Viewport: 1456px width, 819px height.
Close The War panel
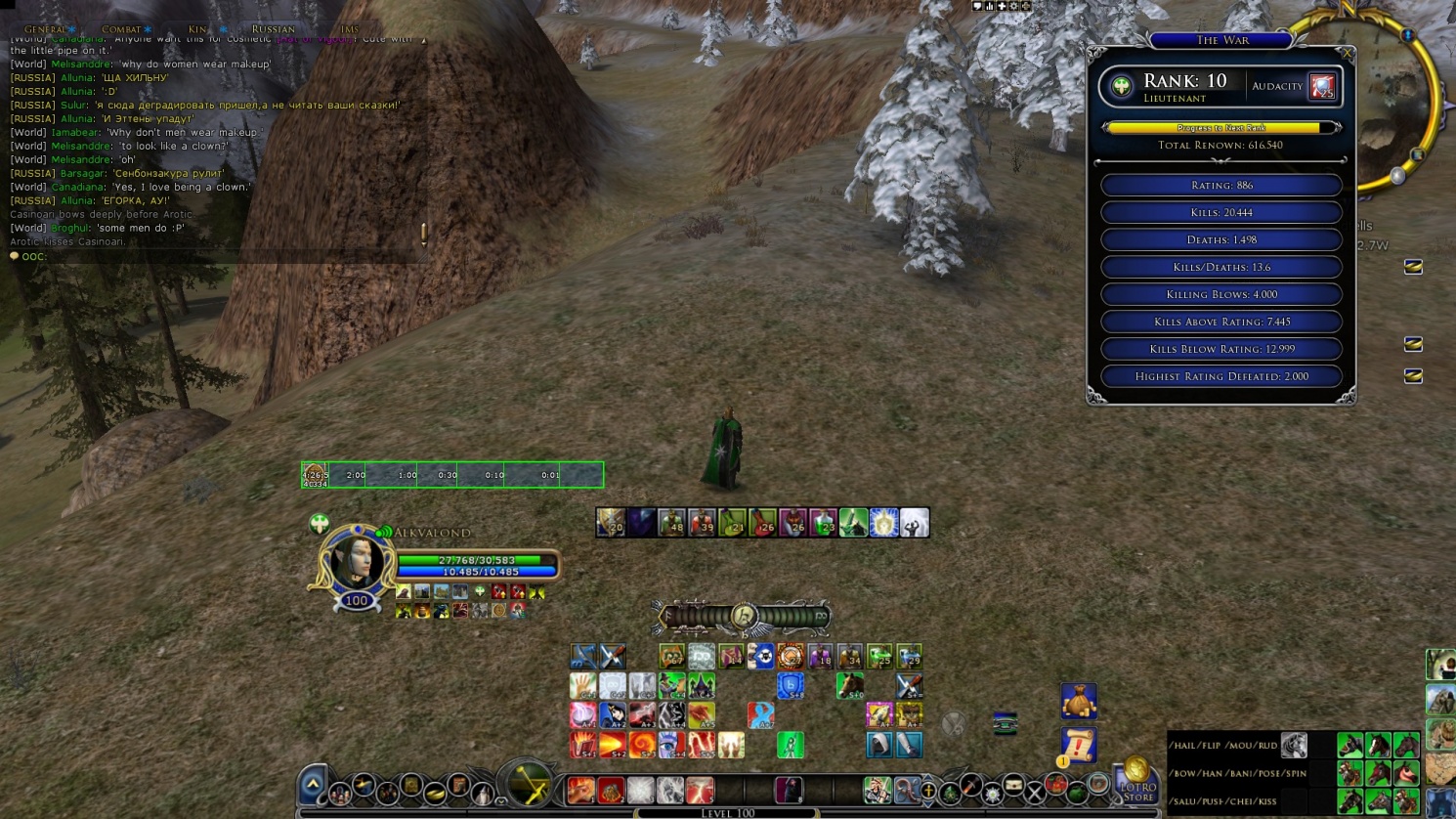tap(1347, 53)
